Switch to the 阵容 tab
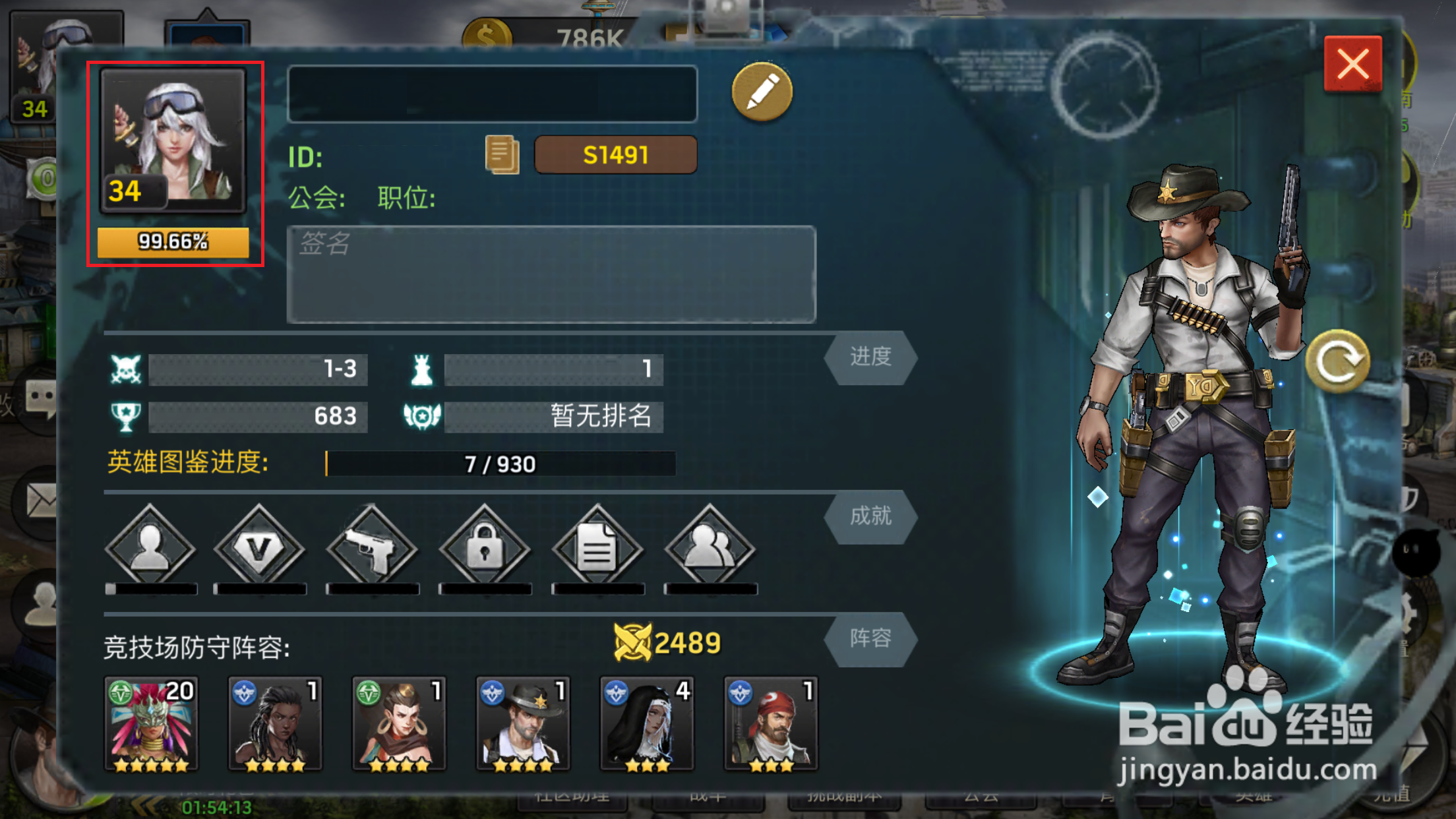Image resolution: width=1456 pixels, height=819 pixels. coord(870,638)
